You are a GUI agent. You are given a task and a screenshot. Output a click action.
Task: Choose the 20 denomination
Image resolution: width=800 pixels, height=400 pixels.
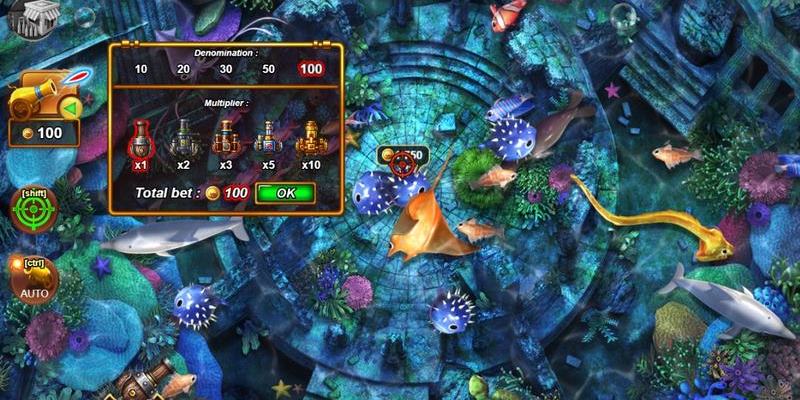[183, 71]
